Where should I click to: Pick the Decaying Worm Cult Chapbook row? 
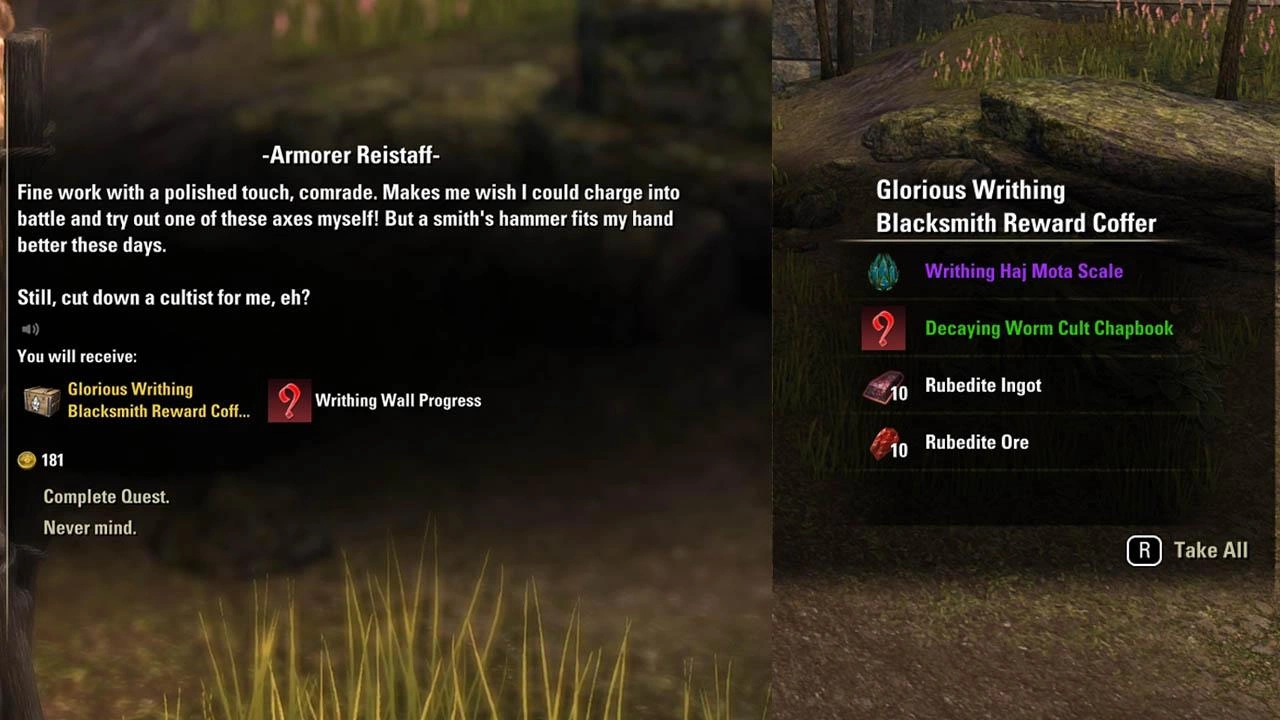[x=1048, y=328]
